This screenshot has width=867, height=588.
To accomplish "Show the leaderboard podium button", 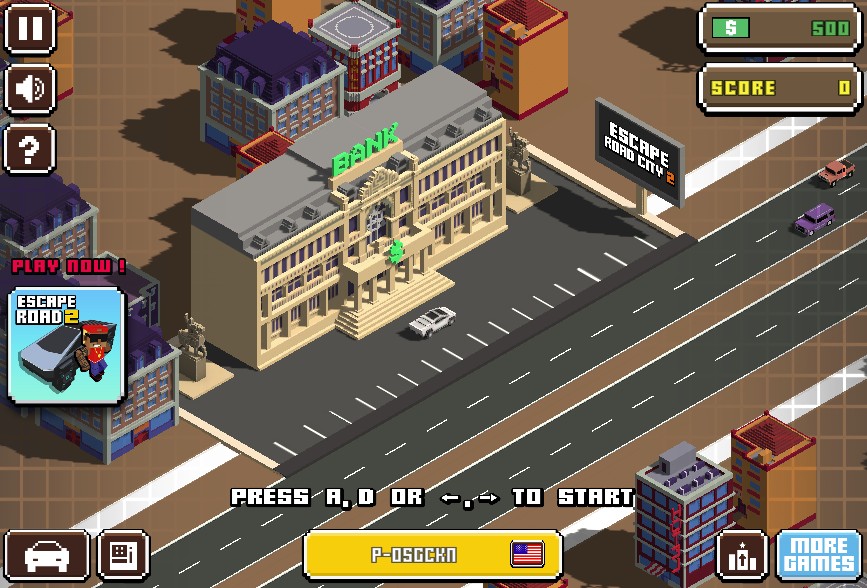I will pos(743,555).
